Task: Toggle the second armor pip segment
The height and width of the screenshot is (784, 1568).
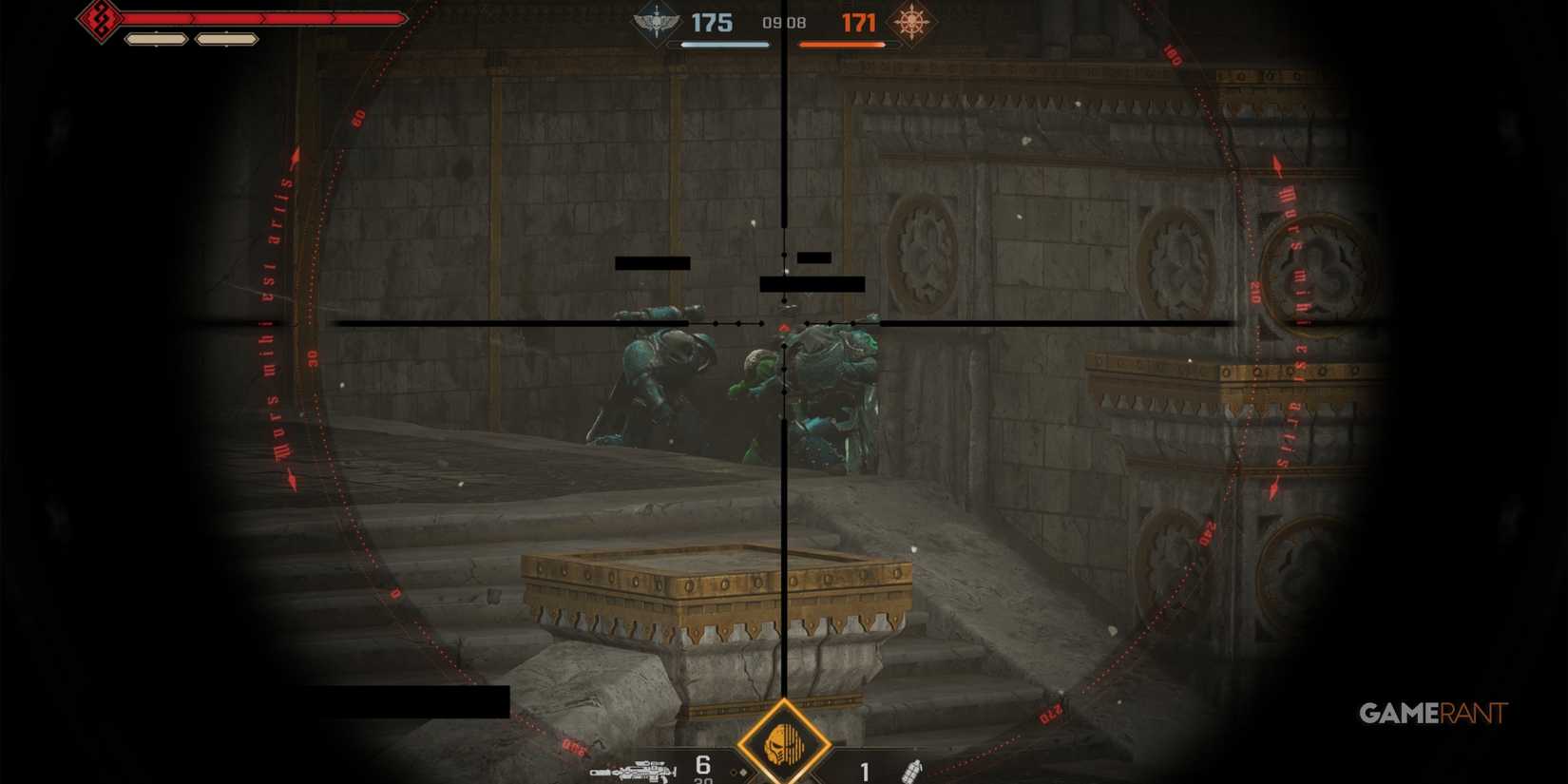Action: tap(225, 39)
